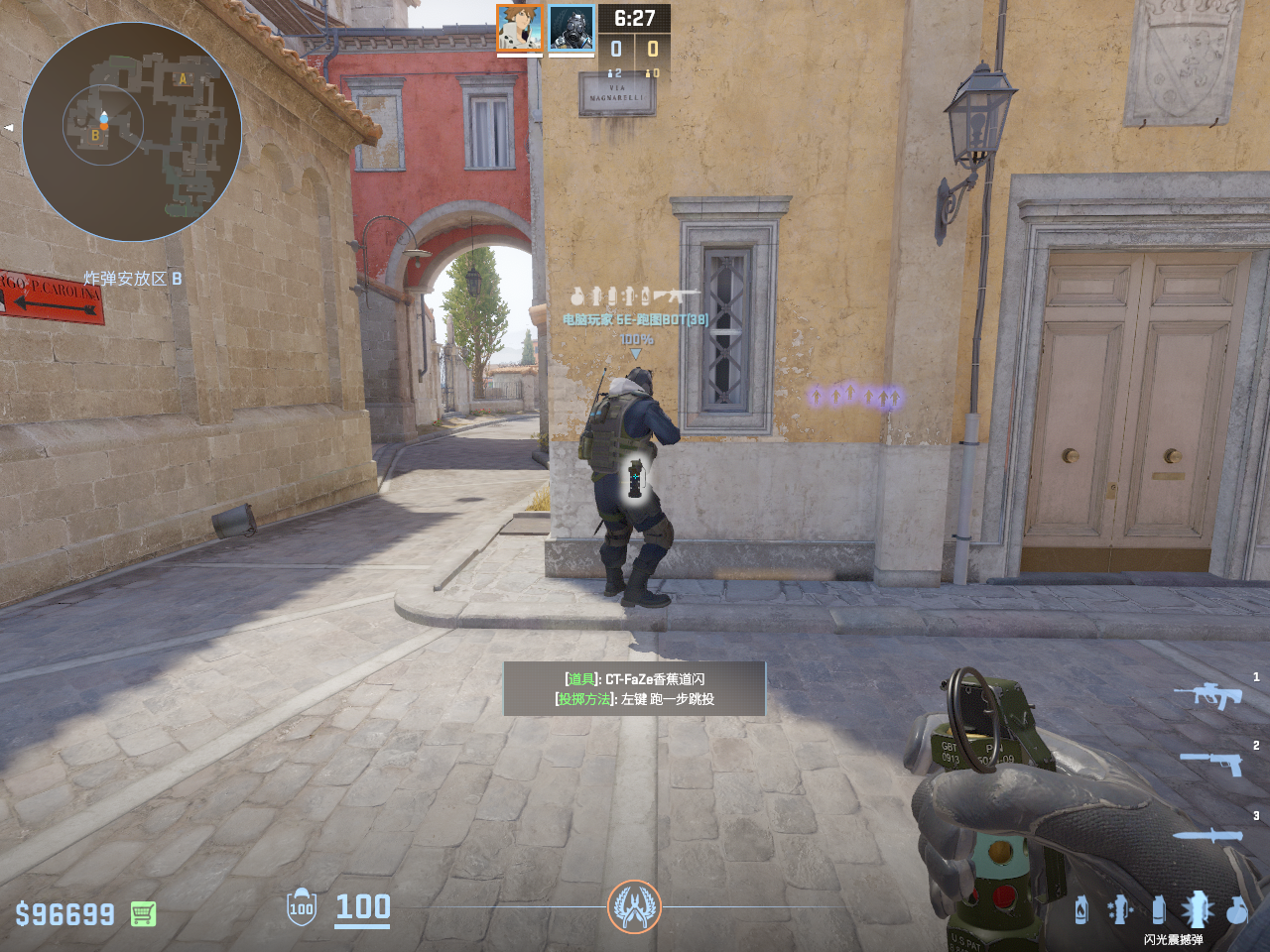Select the anime character player avatar
The width and height of the screenshot is (1270, 952).
tap(519, 28)
